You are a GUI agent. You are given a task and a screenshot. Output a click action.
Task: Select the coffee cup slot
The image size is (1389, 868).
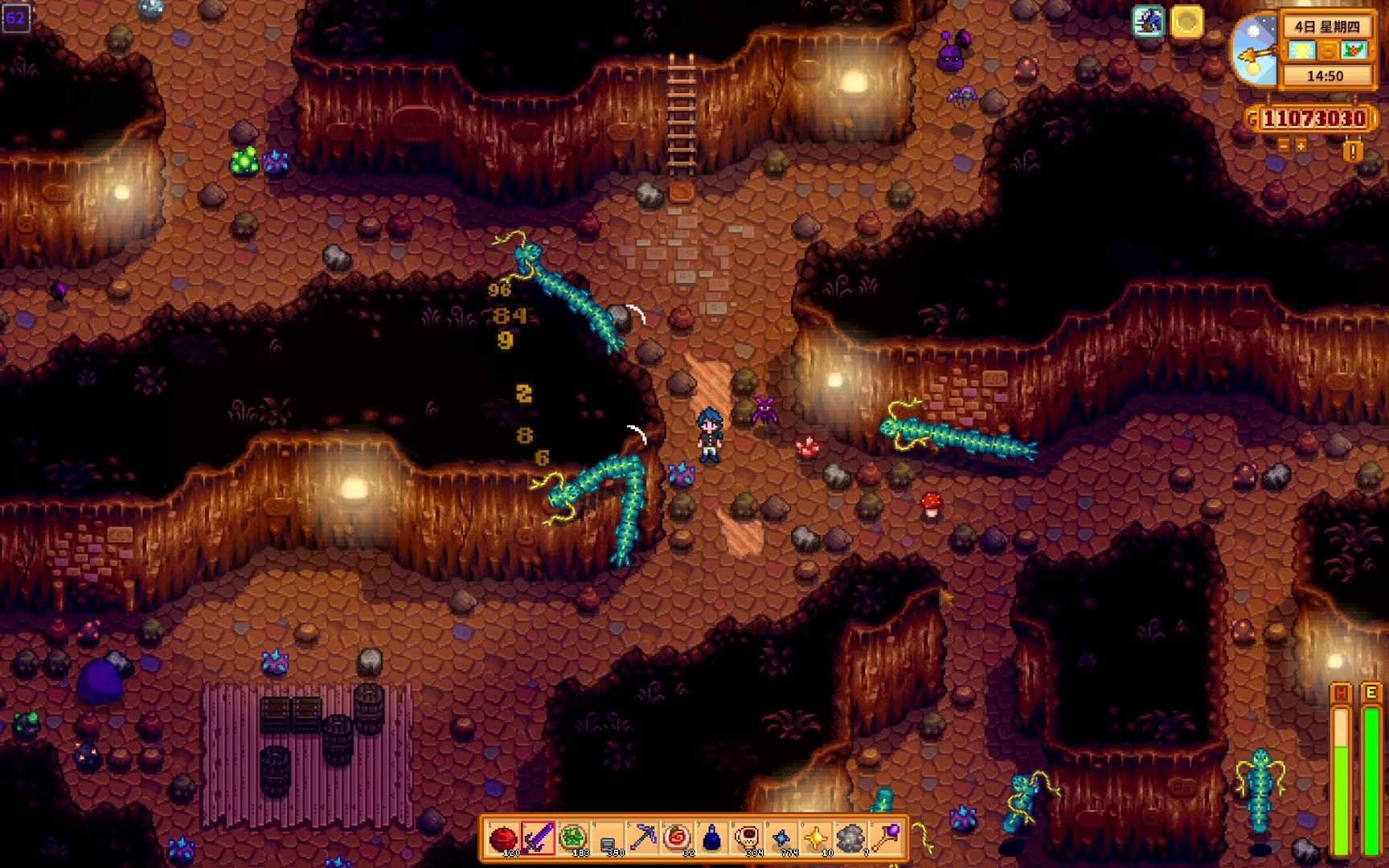[748, 838]
